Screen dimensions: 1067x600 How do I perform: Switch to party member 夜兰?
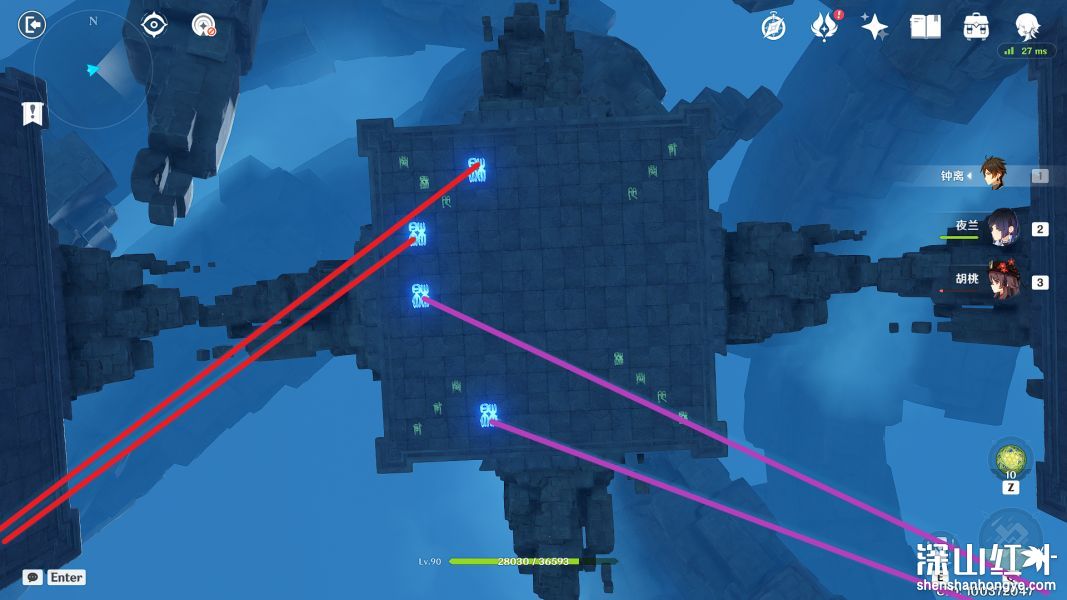[x=1002, y=228]
